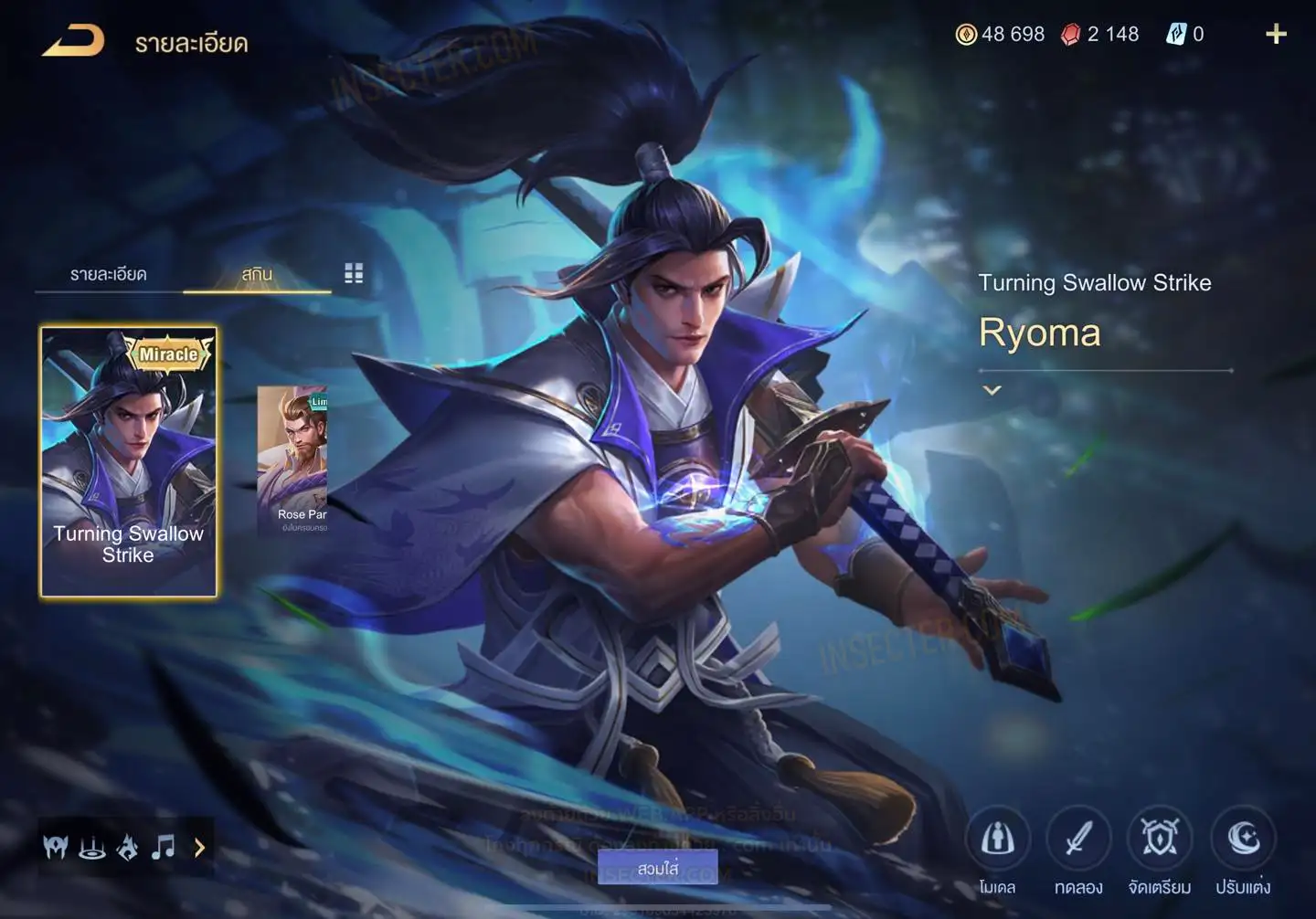Equip the skin with the สวมใส่ button
Viewport: 1316px width, 919px height.
click(x=657, y=867)
